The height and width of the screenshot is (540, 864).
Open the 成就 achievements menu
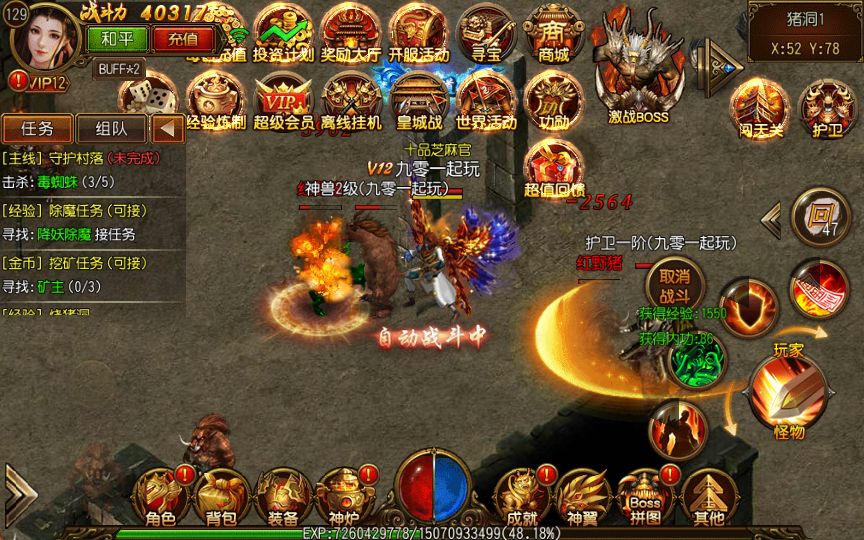click(x=522, y=496)
